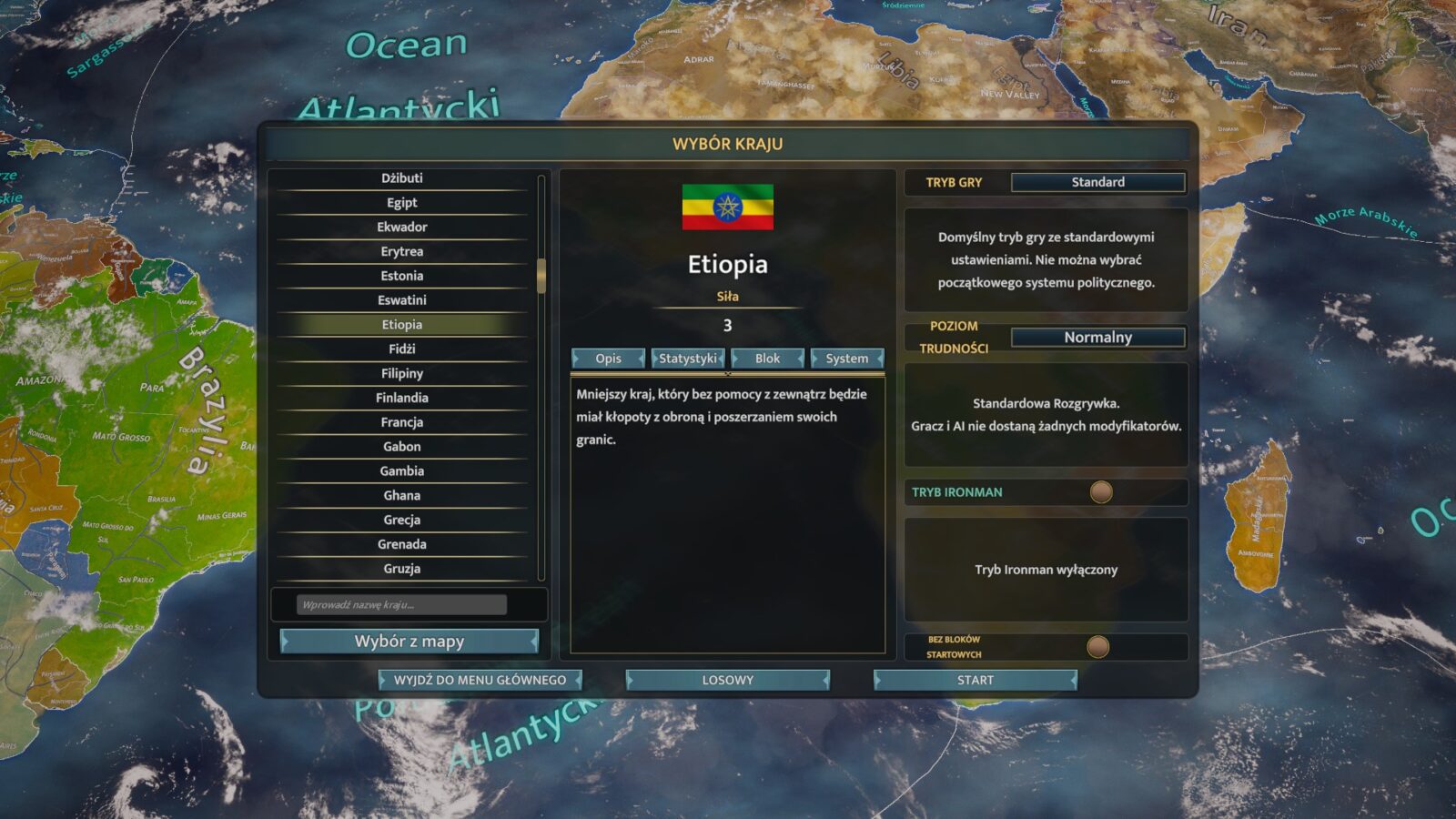The height and width of the screenshot is (819, 1456).
Task: Change difficulty level from Normalny
Action: pos(1097,338)
